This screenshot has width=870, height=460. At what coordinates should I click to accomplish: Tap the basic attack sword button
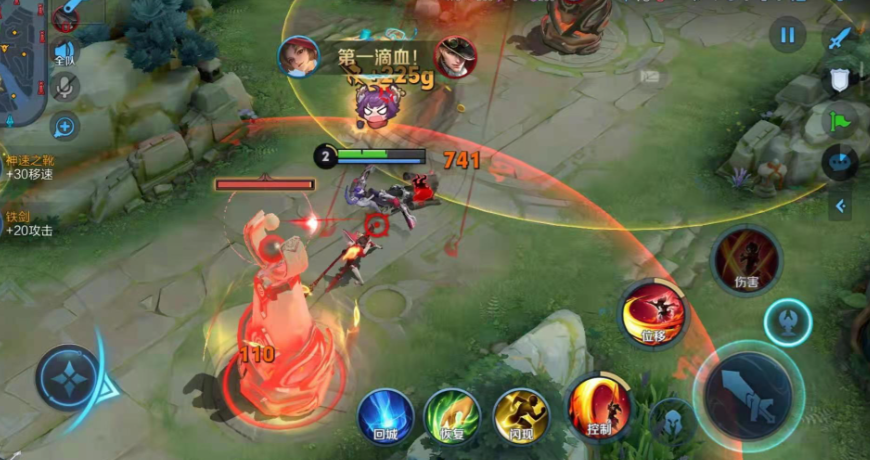(748, 395)
